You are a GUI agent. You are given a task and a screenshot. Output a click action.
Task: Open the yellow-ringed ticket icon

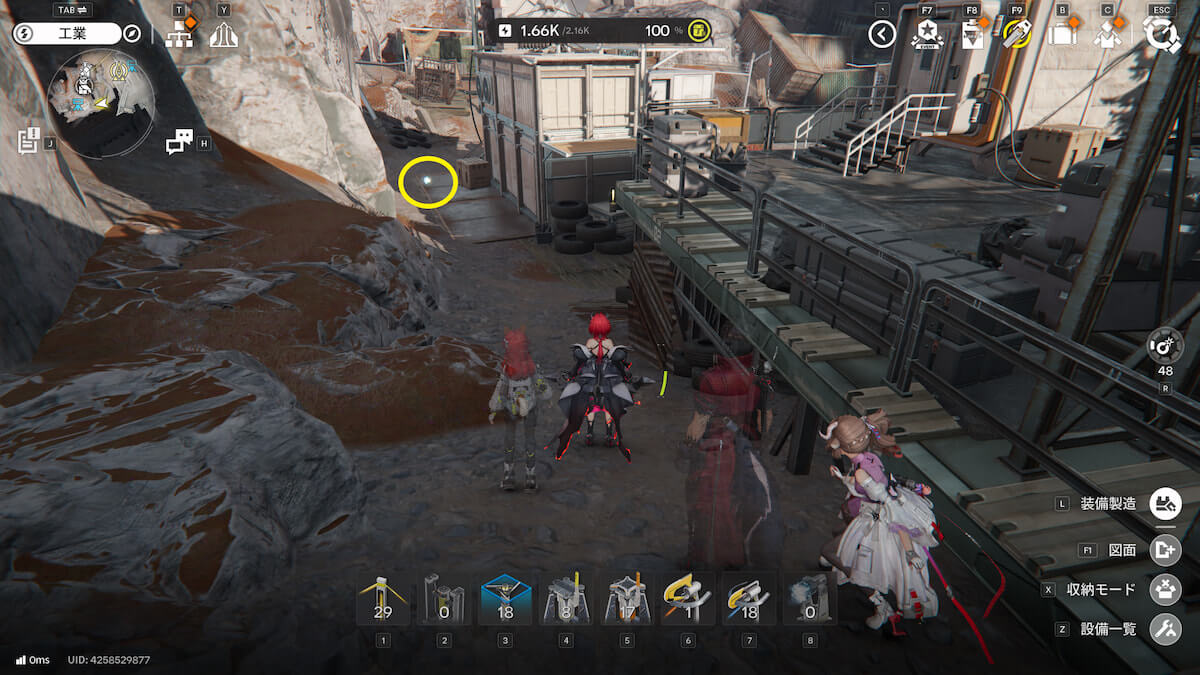click(x=1017, y=35)
